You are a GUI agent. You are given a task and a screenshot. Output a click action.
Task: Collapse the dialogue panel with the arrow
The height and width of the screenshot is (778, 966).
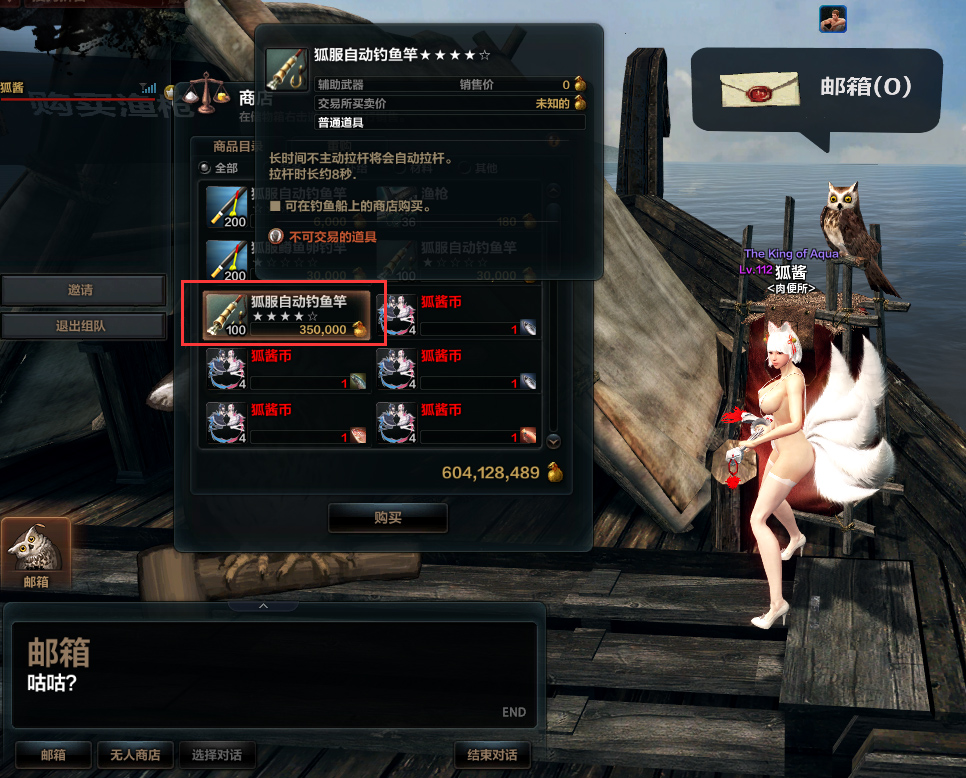264,605
